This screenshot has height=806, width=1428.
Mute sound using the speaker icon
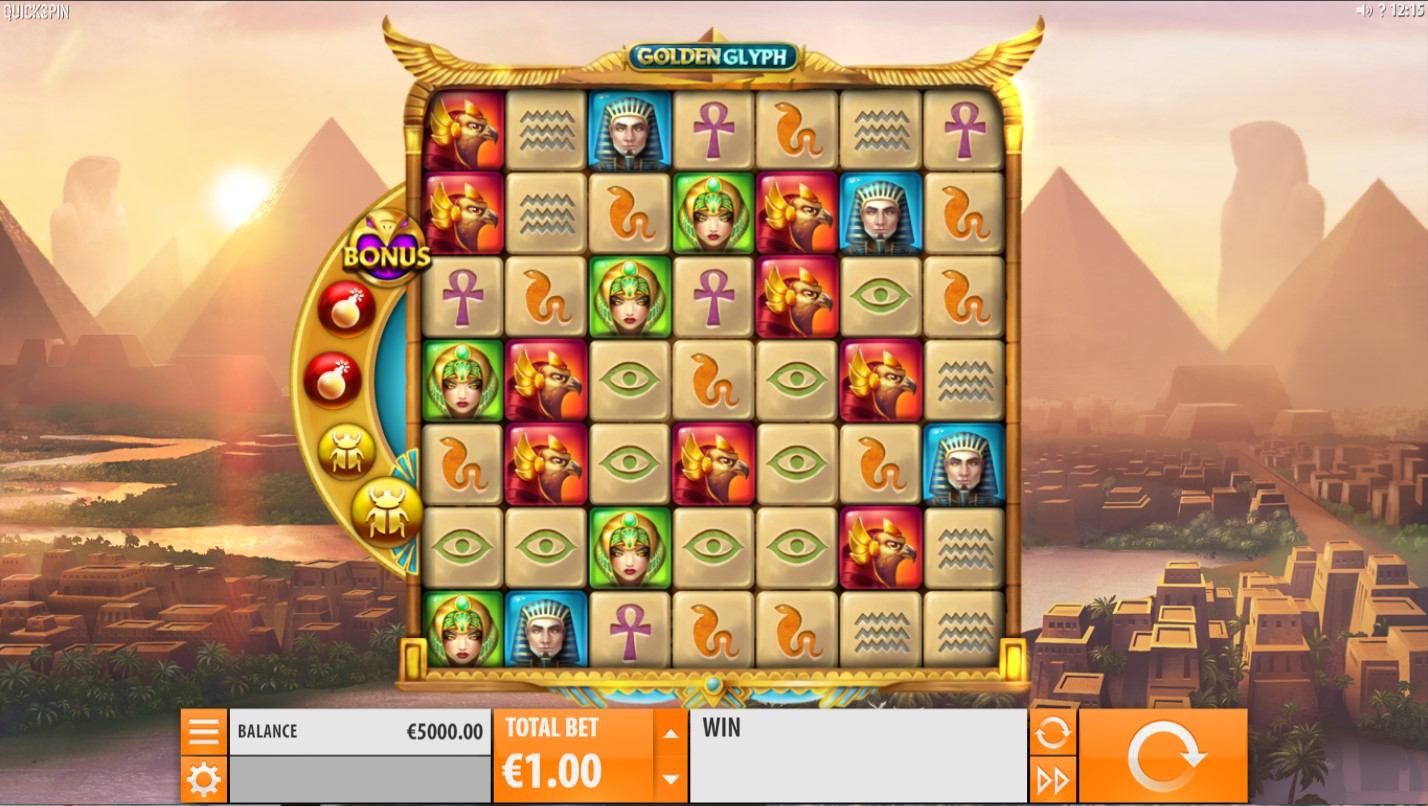[x=1362, y=11]
